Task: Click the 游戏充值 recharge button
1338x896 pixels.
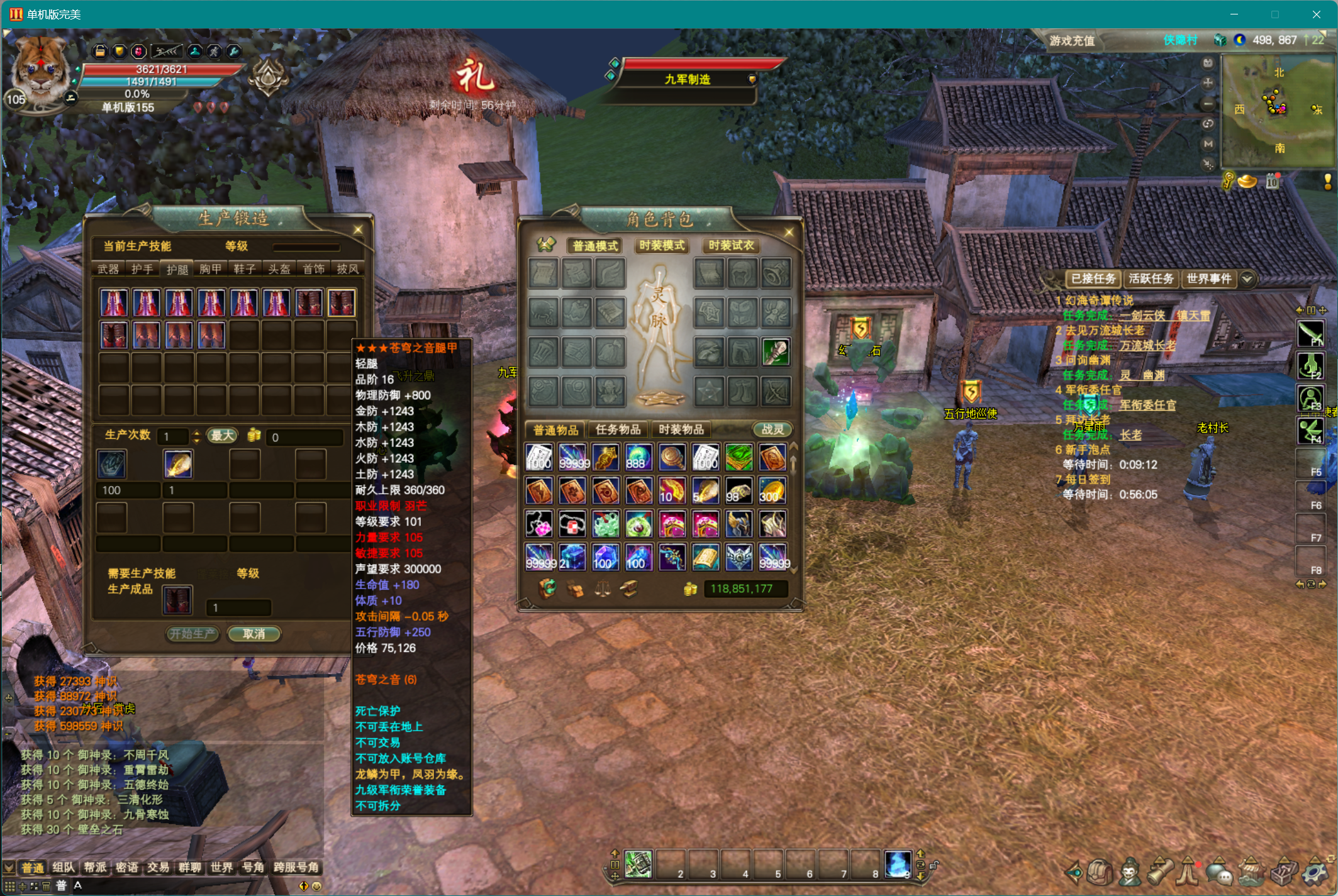Action: click(1072, 41)
